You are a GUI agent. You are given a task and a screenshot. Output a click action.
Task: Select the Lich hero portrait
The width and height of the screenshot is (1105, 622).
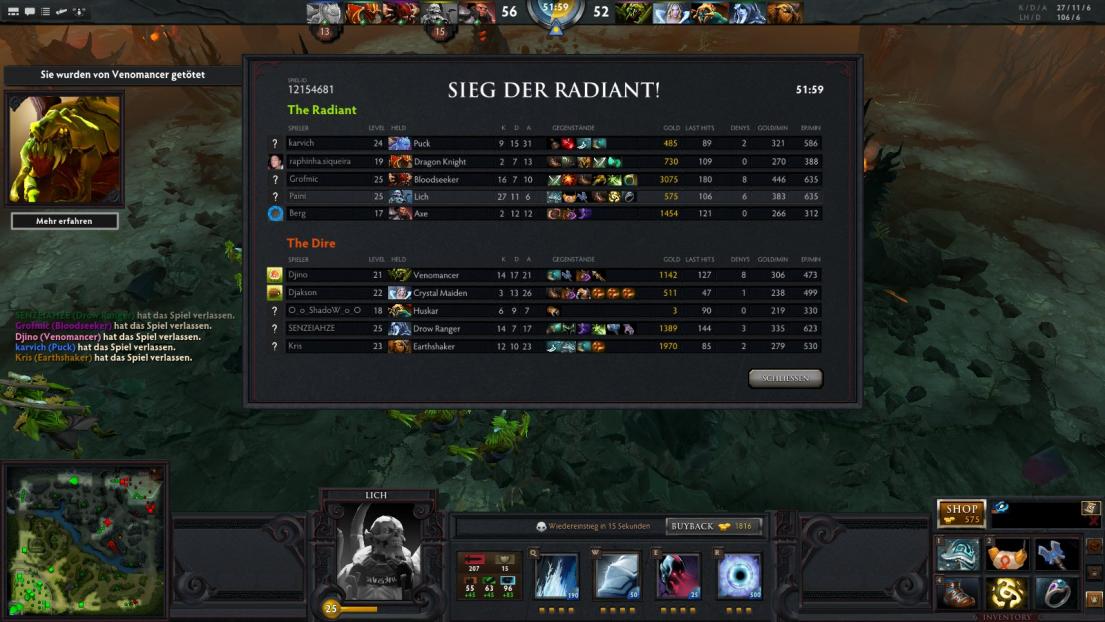[x=378, y=551]
